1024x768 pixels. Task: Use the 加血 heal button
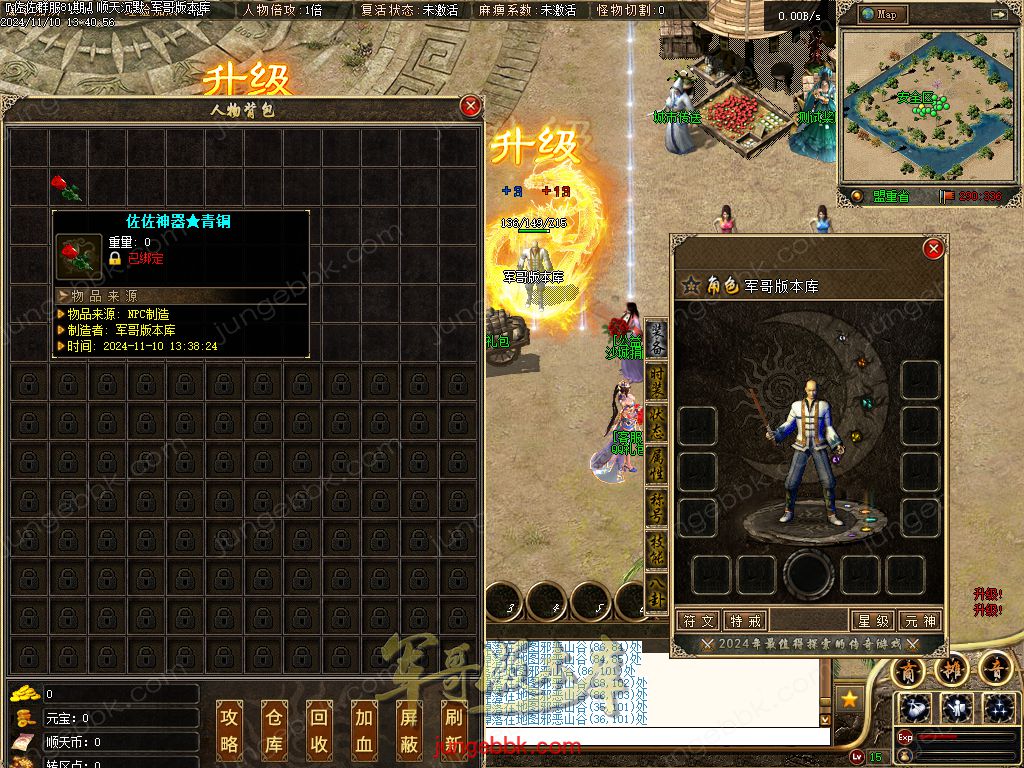(364, 730)
